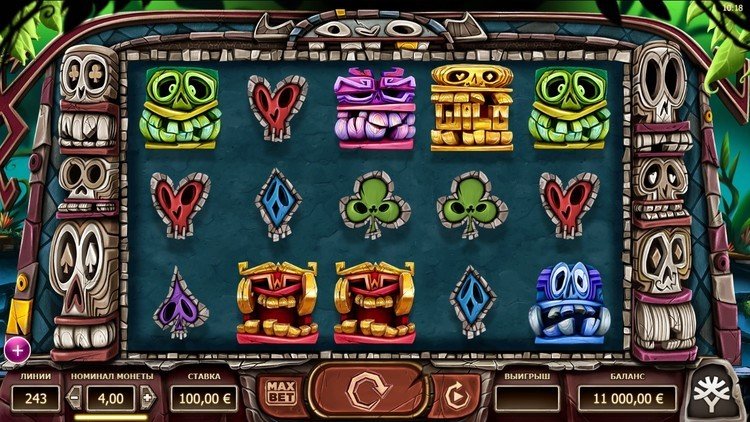
Task: Decrease the coin value with the minus arrow
Action: 74,398
